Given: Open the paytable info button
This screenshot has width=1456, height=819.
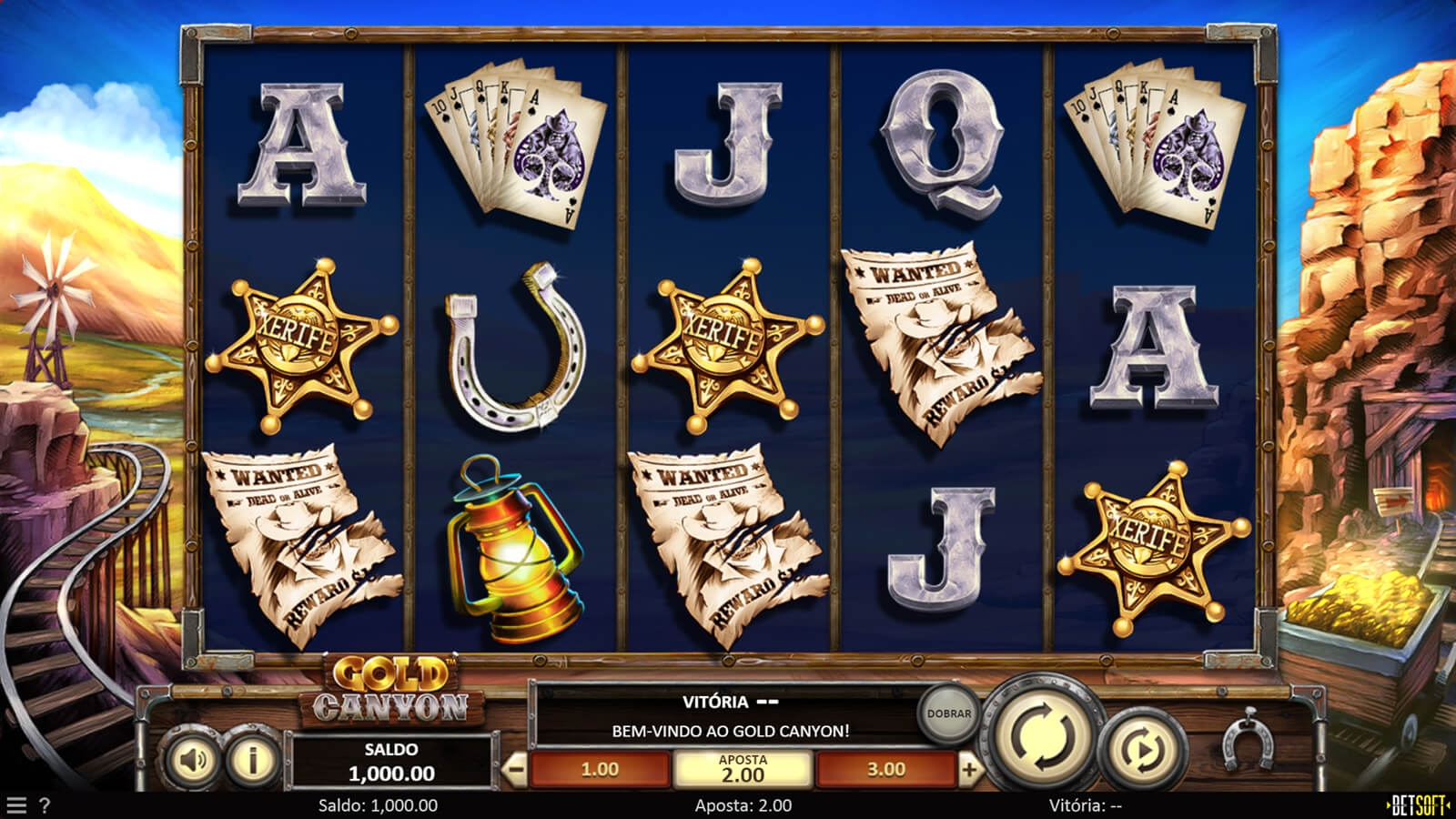Looking at the screenshot, I should point(252,760).
